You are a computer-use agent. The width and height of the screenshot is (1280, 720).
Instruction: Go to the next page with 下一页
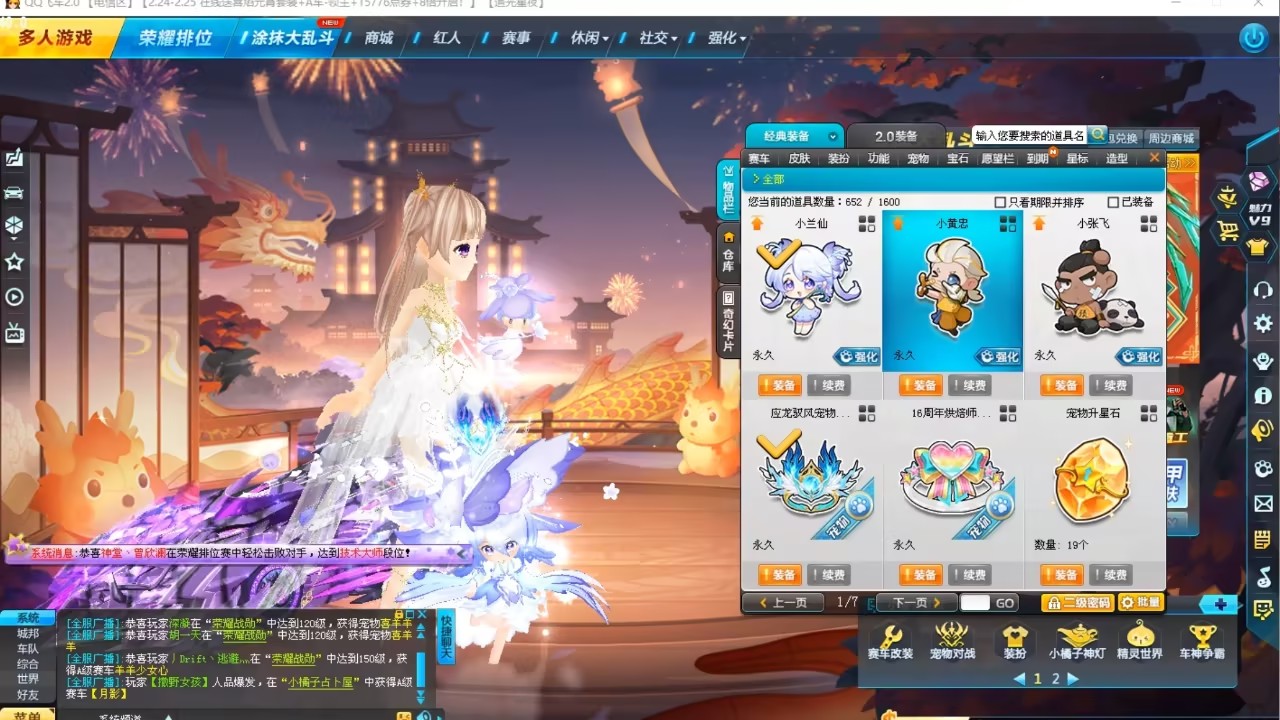pyautogui.click(x=916, y=603)
